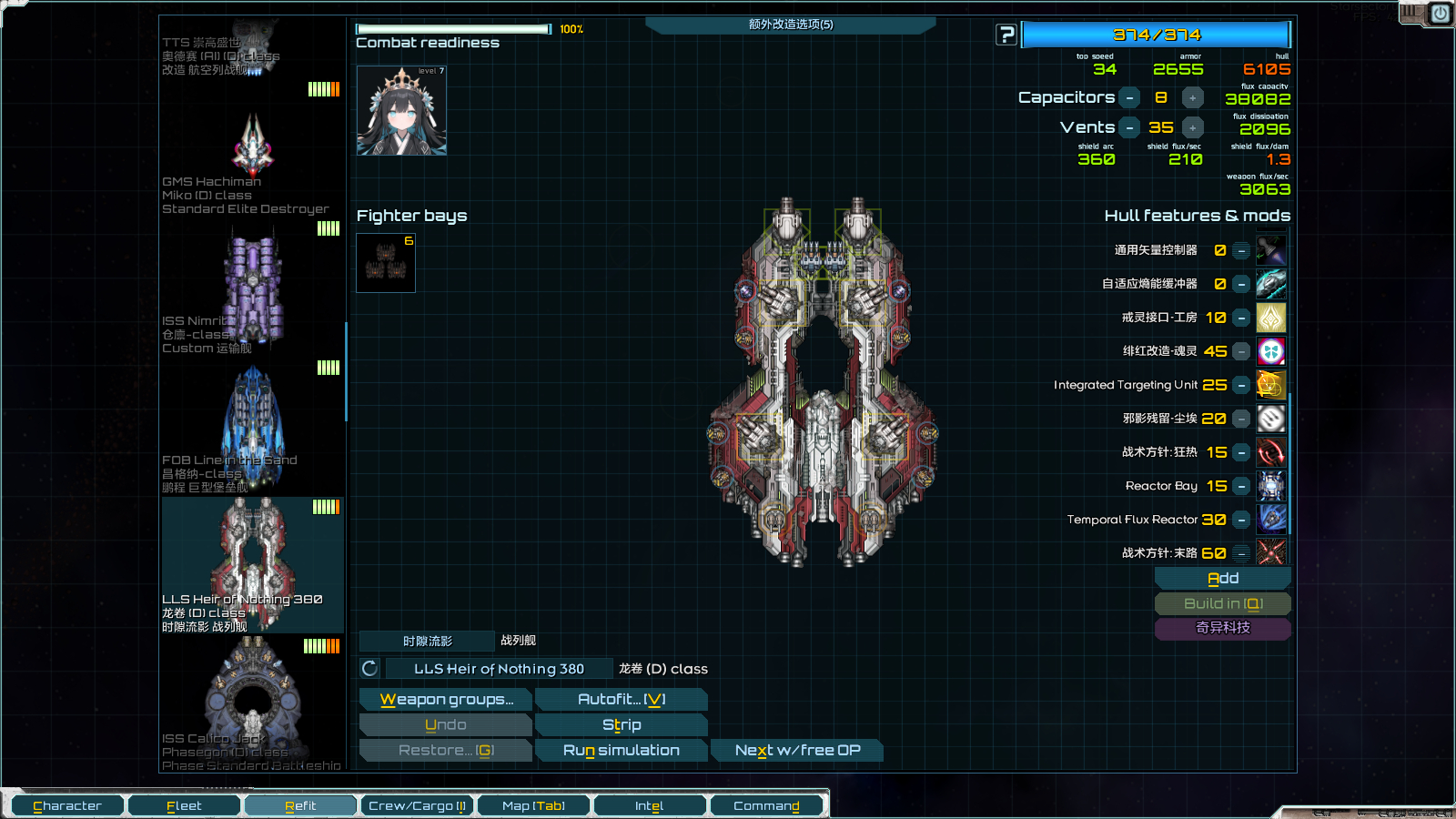Switch to the Intel tab

[x=649, y=805]
